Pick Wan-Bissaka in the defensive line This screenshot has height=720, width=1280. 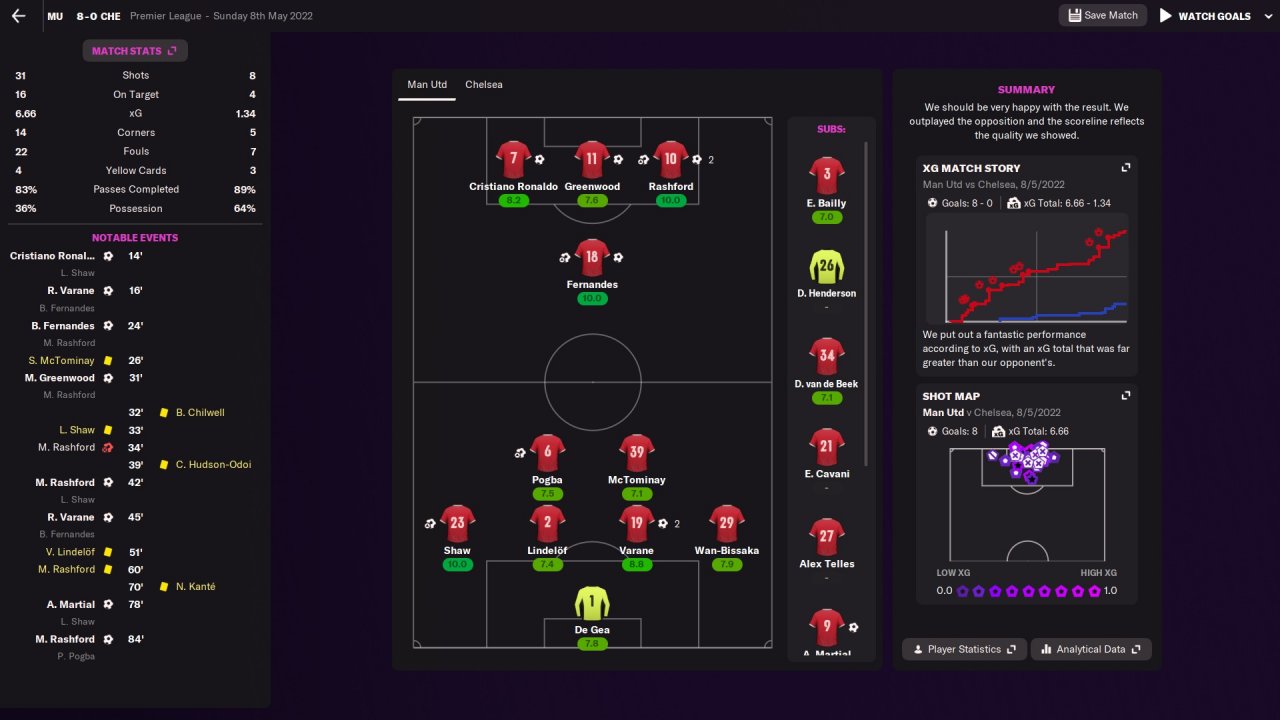pos(727,524)
